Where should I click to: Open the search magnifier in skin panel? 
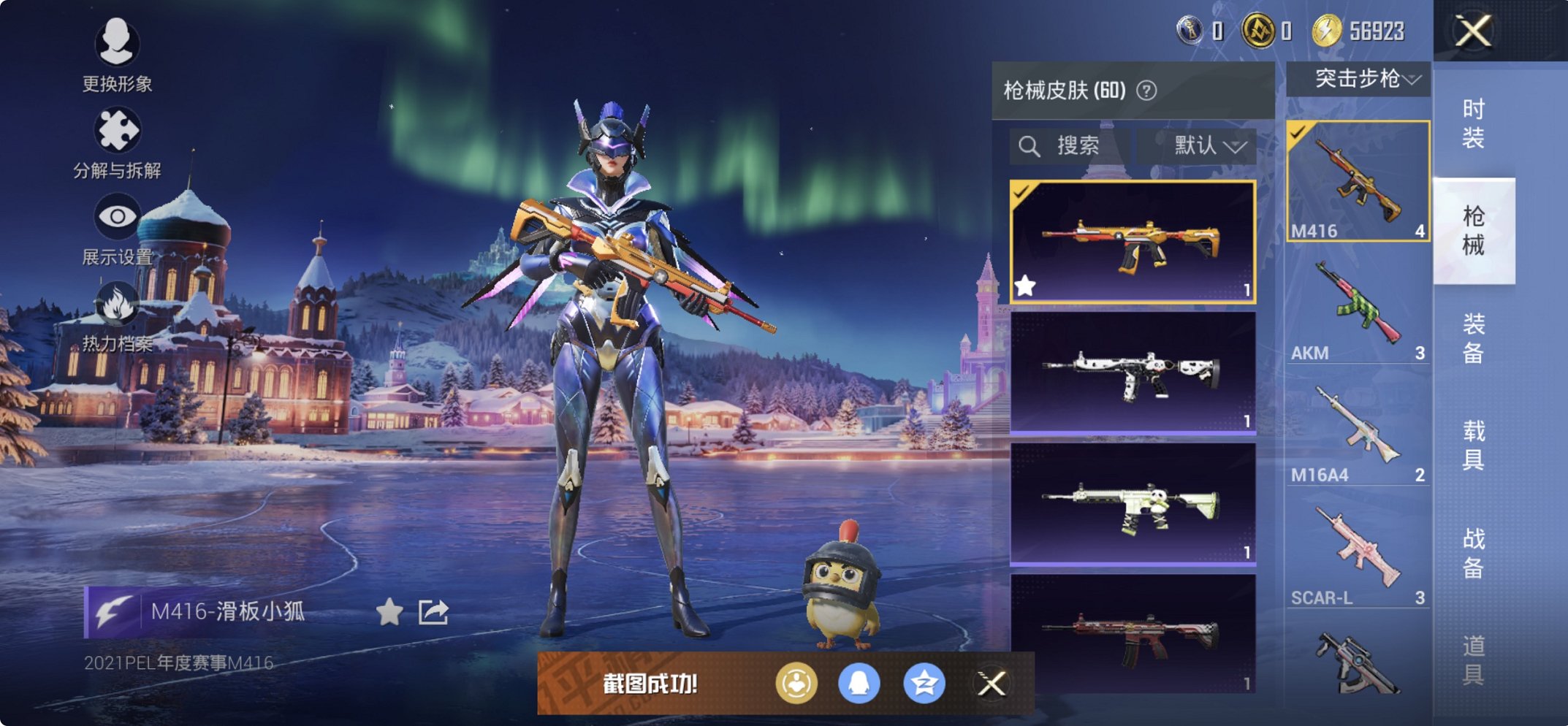(1031, 145)
